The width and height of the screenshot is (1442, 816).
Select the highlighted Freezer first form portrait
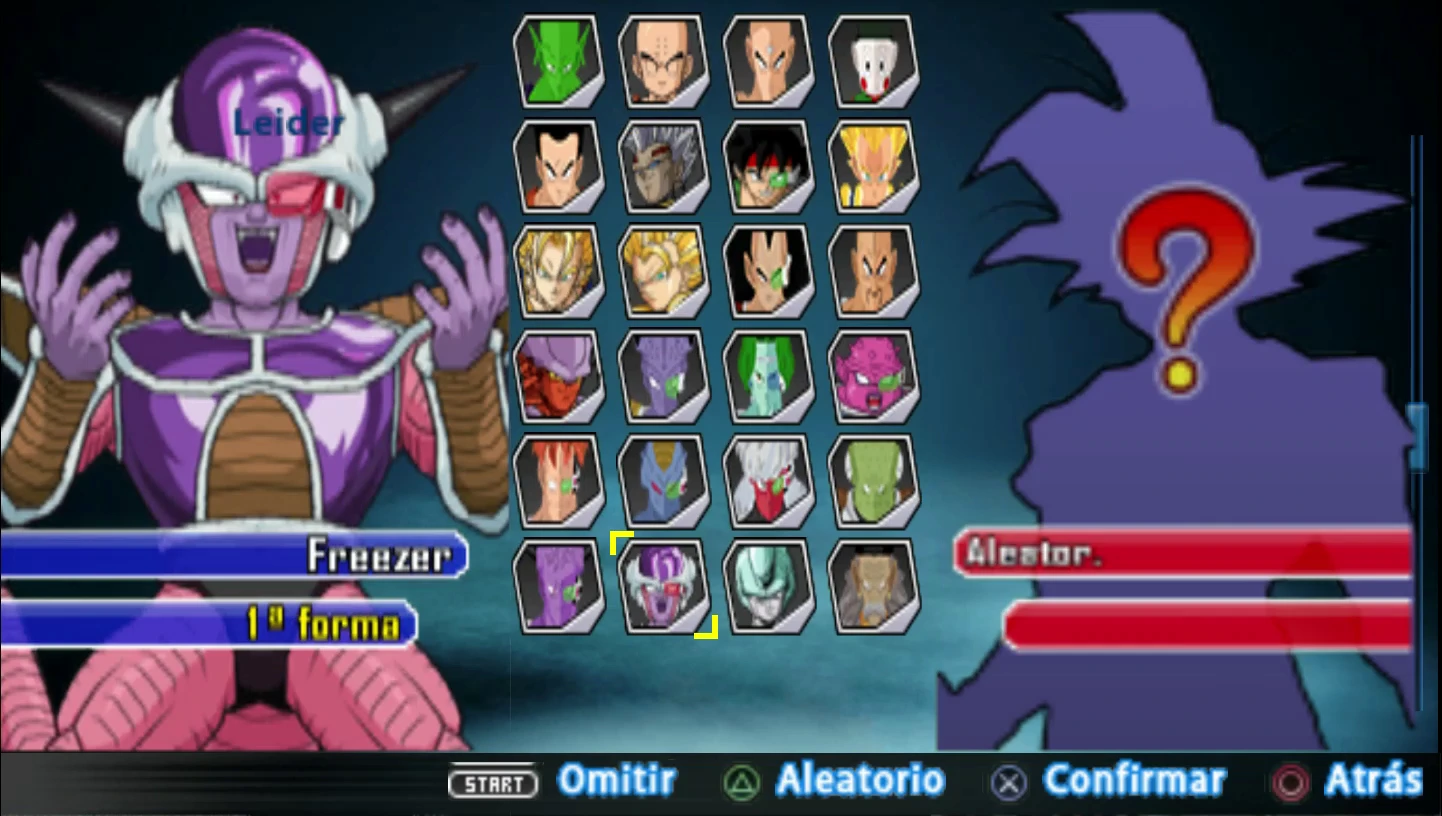click(664, 586)
